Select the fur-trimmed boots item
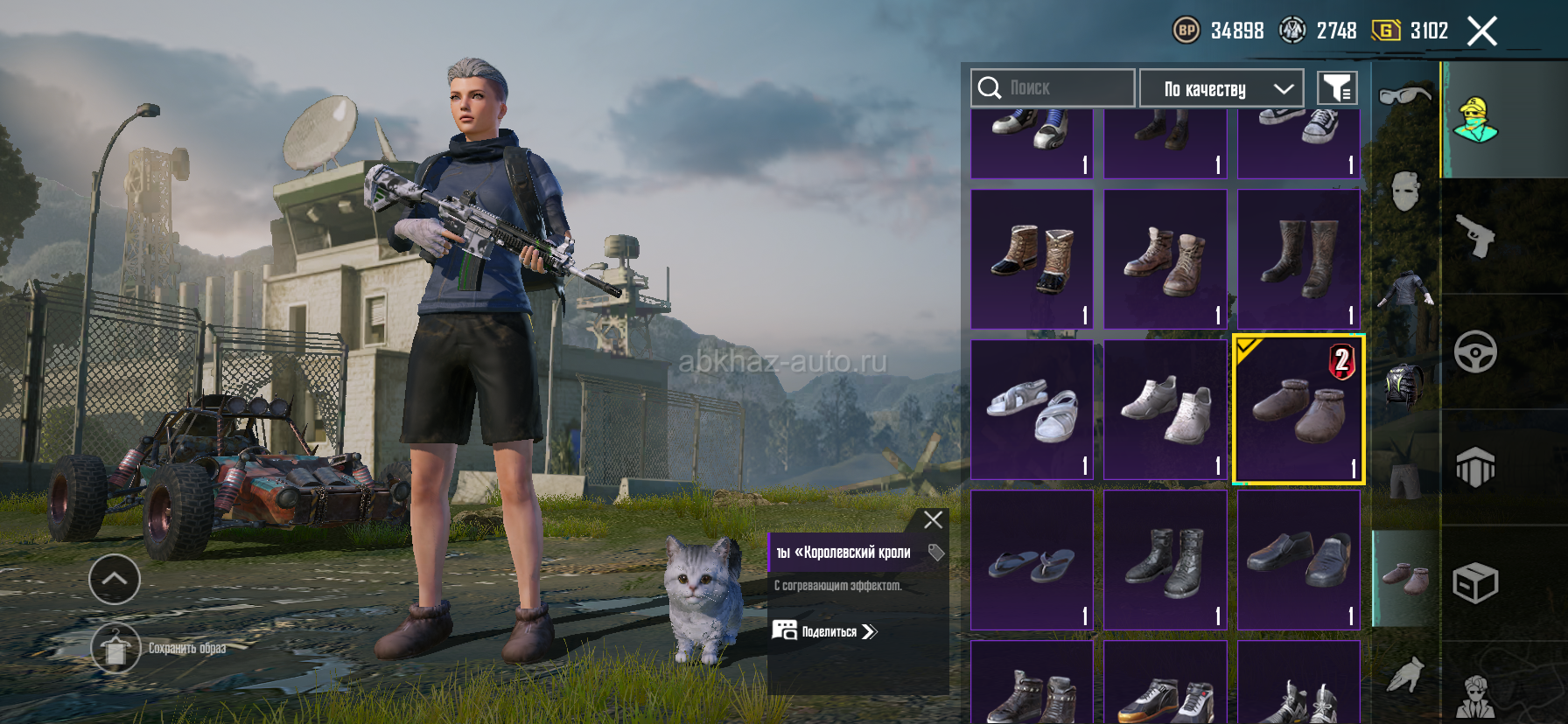Screen dimensions: 1568x724 [x=1032, y=259]
